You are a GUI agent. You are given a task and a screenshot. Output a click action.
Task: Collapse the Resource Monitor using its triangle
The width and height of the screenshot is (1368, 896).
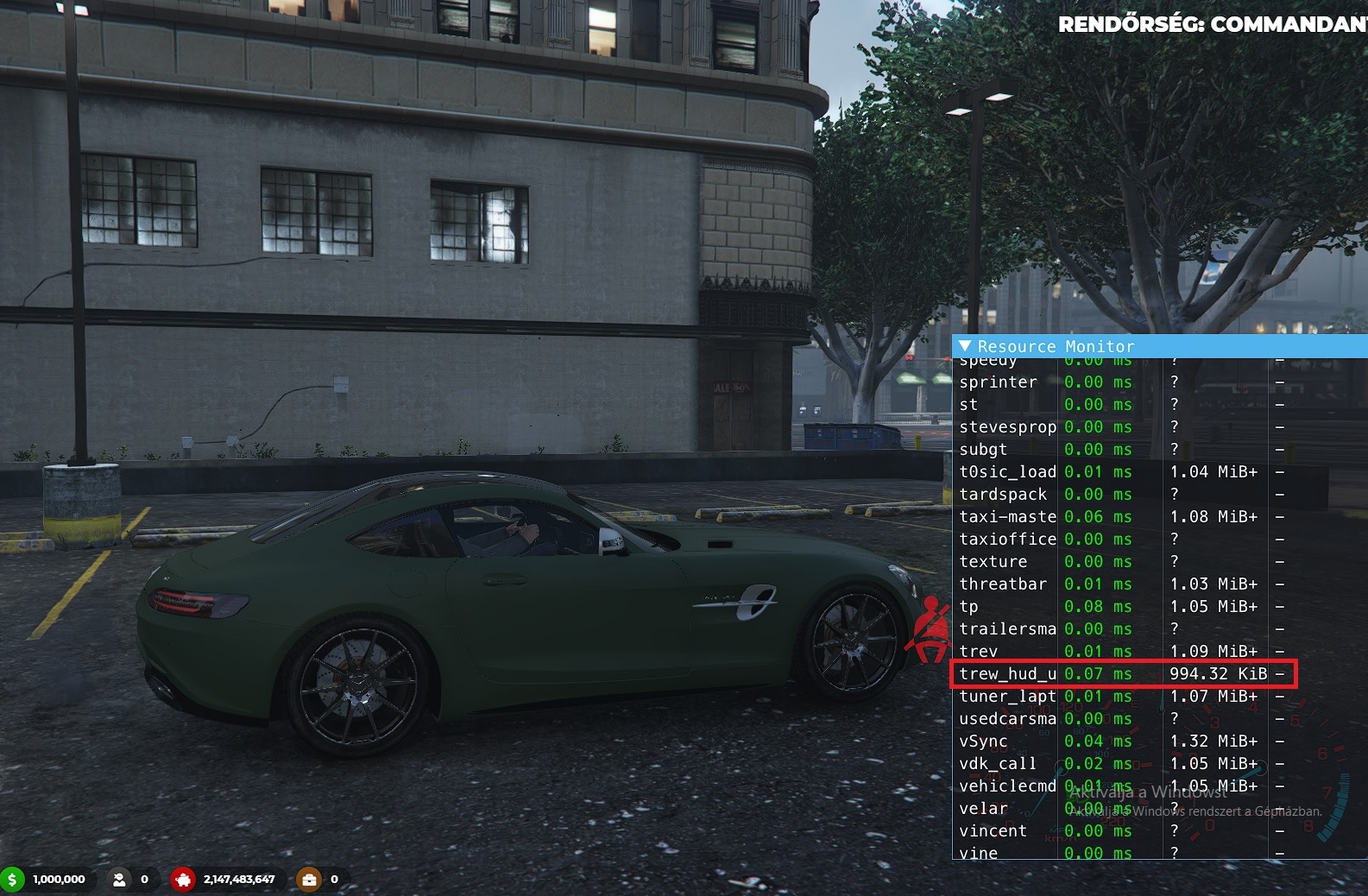coord(967,346)
